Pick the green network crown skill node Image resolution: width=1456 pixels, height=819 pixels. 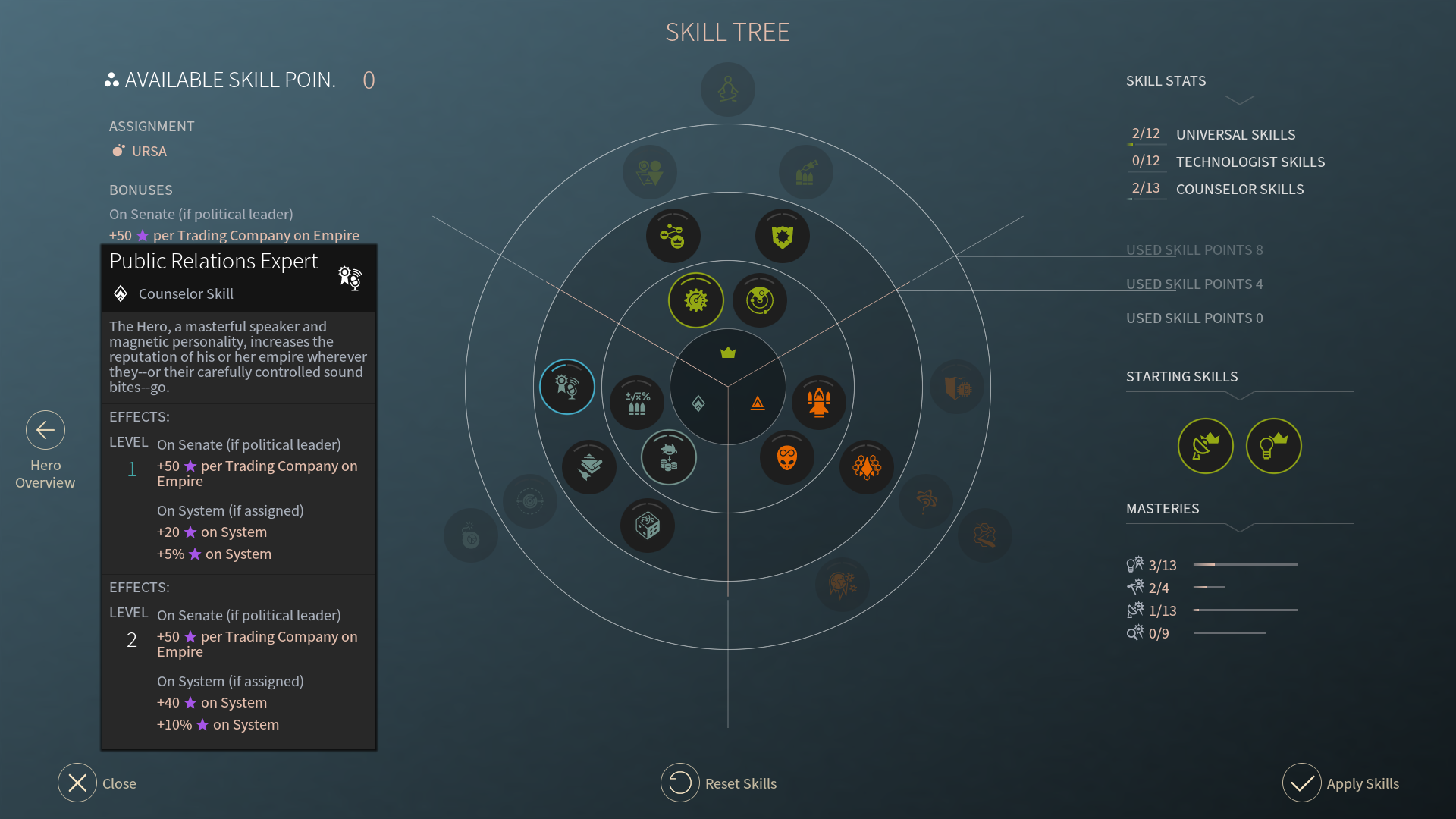pos(673,237)
